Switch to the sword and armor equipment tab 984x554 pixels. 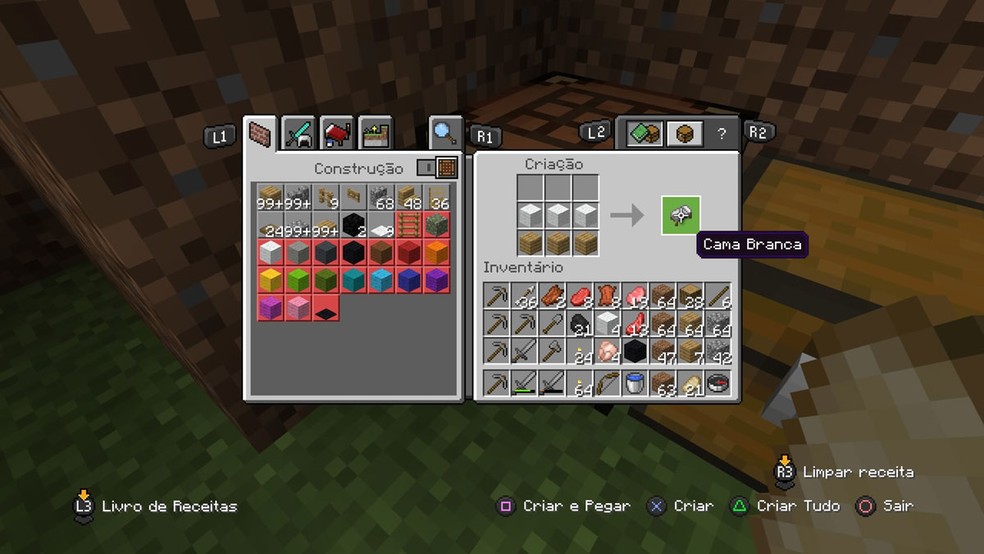pos(299,133)
